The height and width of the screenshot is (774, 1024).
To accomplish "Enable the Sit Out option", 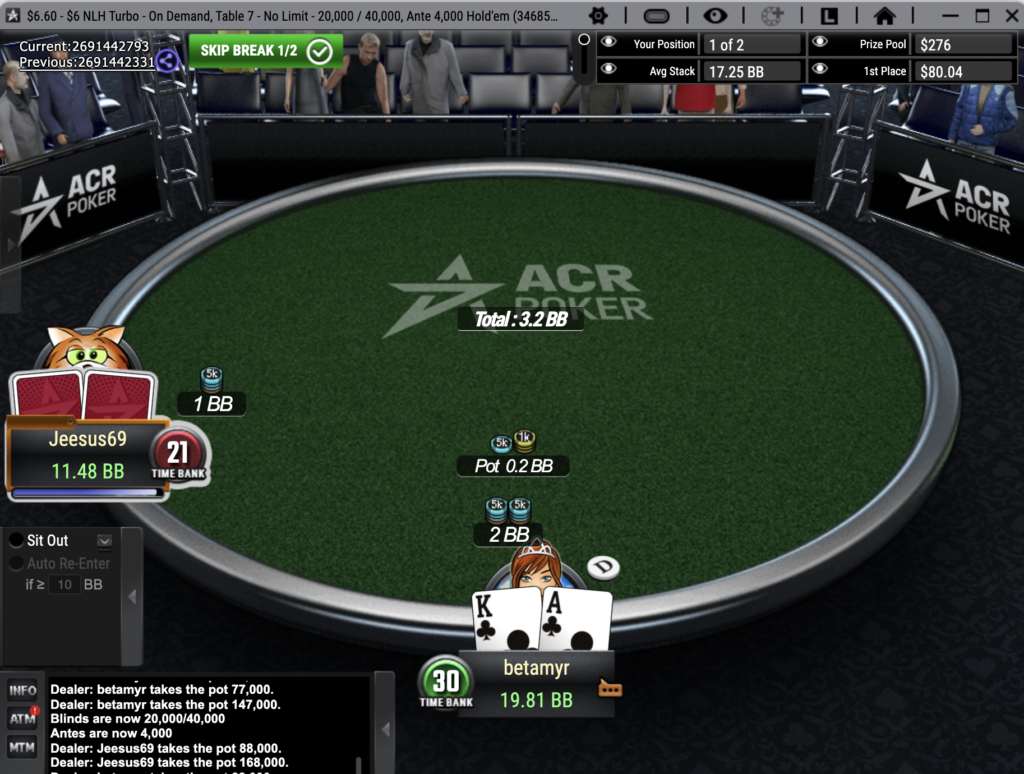I will point(17,540).
